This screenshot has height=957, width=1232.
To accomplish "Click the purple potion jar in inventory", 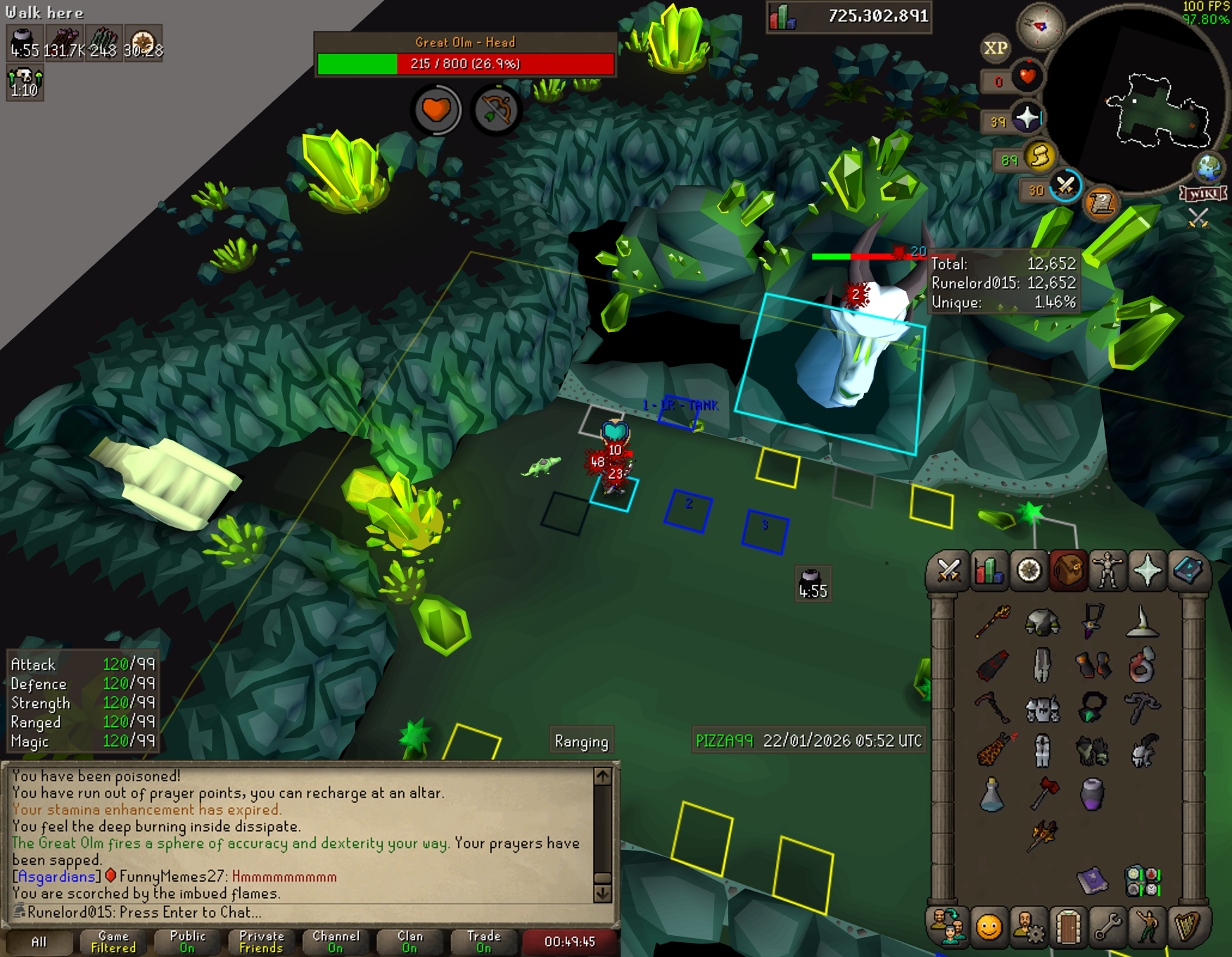I will tap(1092, 794).
